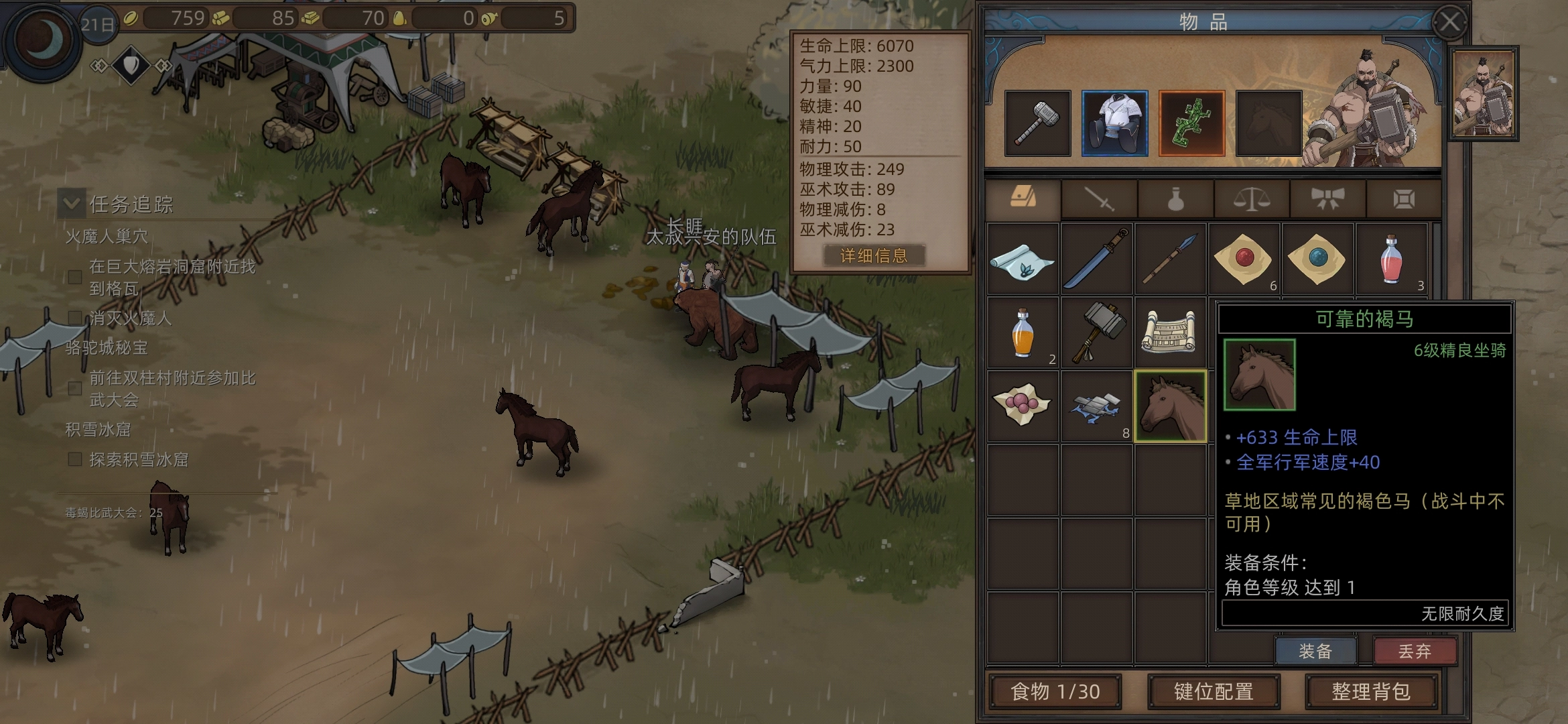Close the 物品 inventory panel
This screenshot has width=1568, height=724.
[1450, 23]
